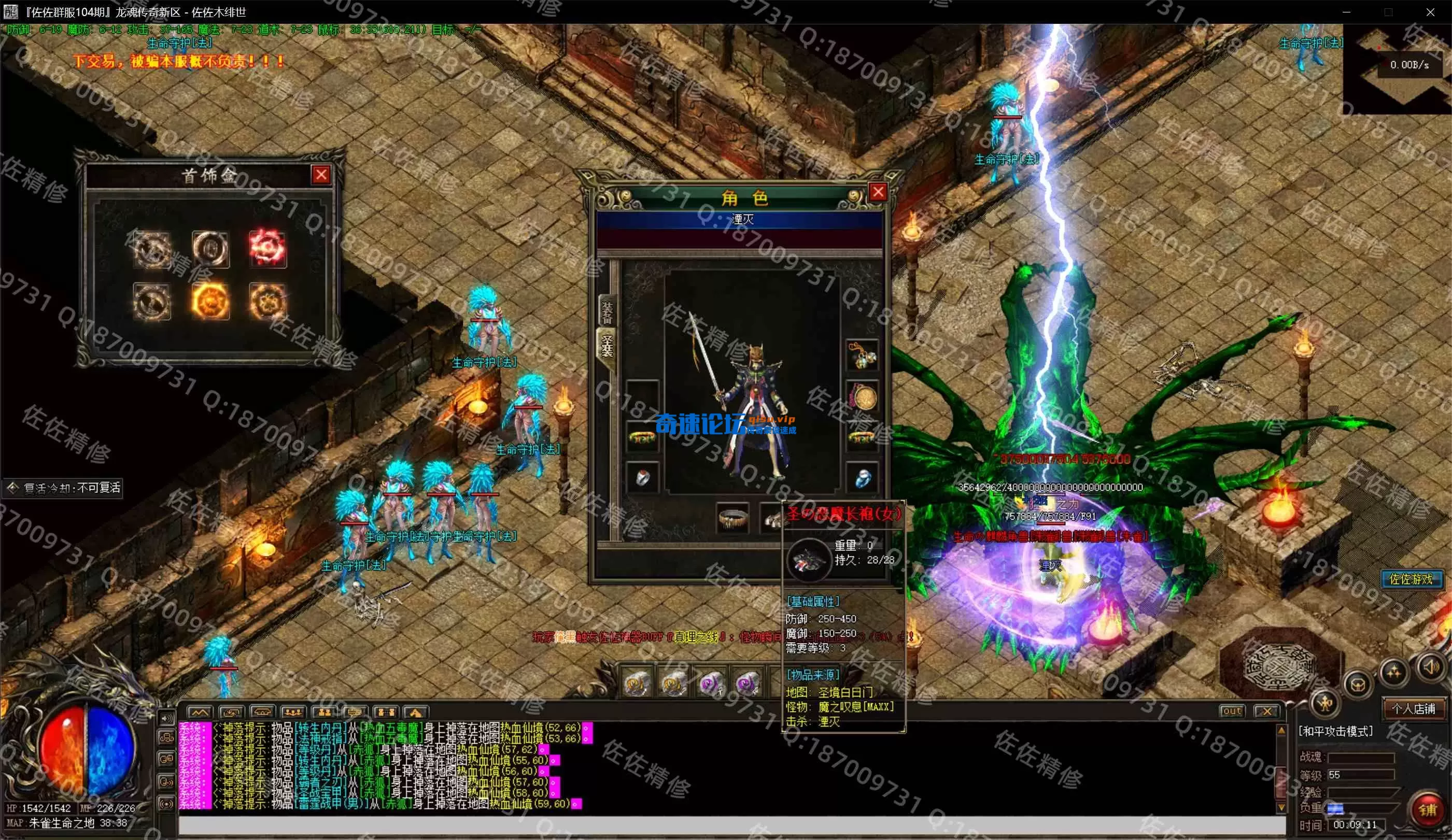This screenshot has height=840, width=1452.
Task: Select the gold medallion equipment slot
Action: (x=862, y=397)
